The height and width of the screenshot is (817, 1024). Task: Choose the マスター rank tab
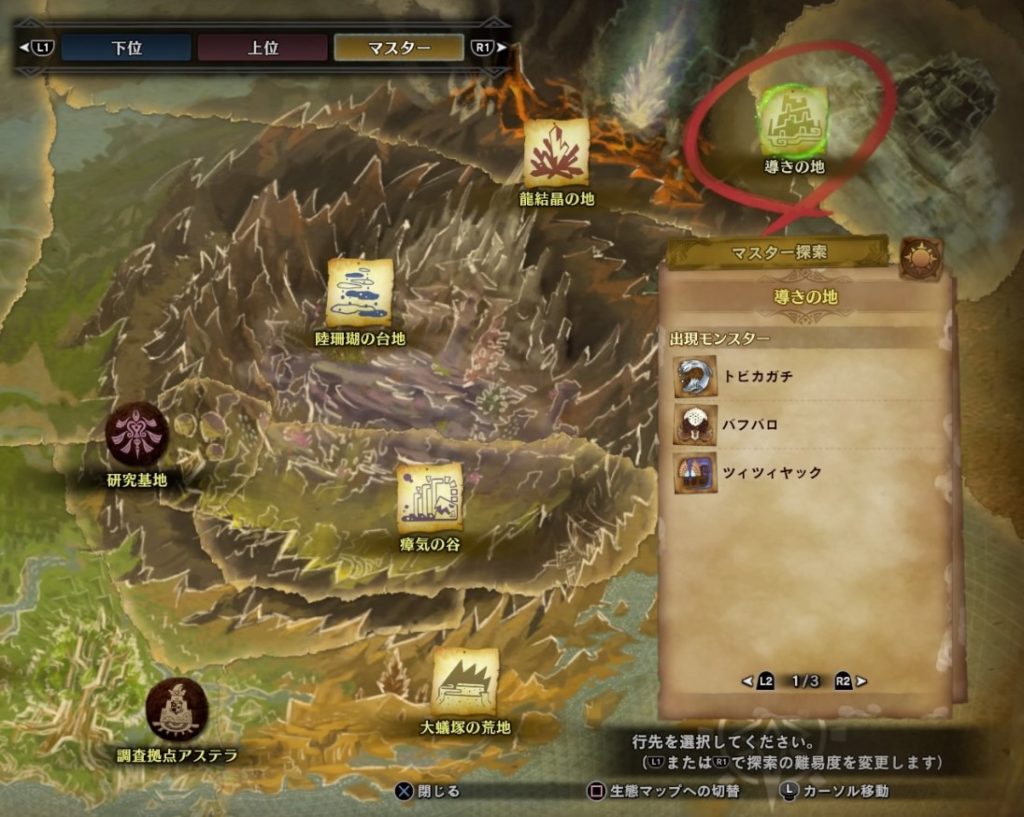398,47
